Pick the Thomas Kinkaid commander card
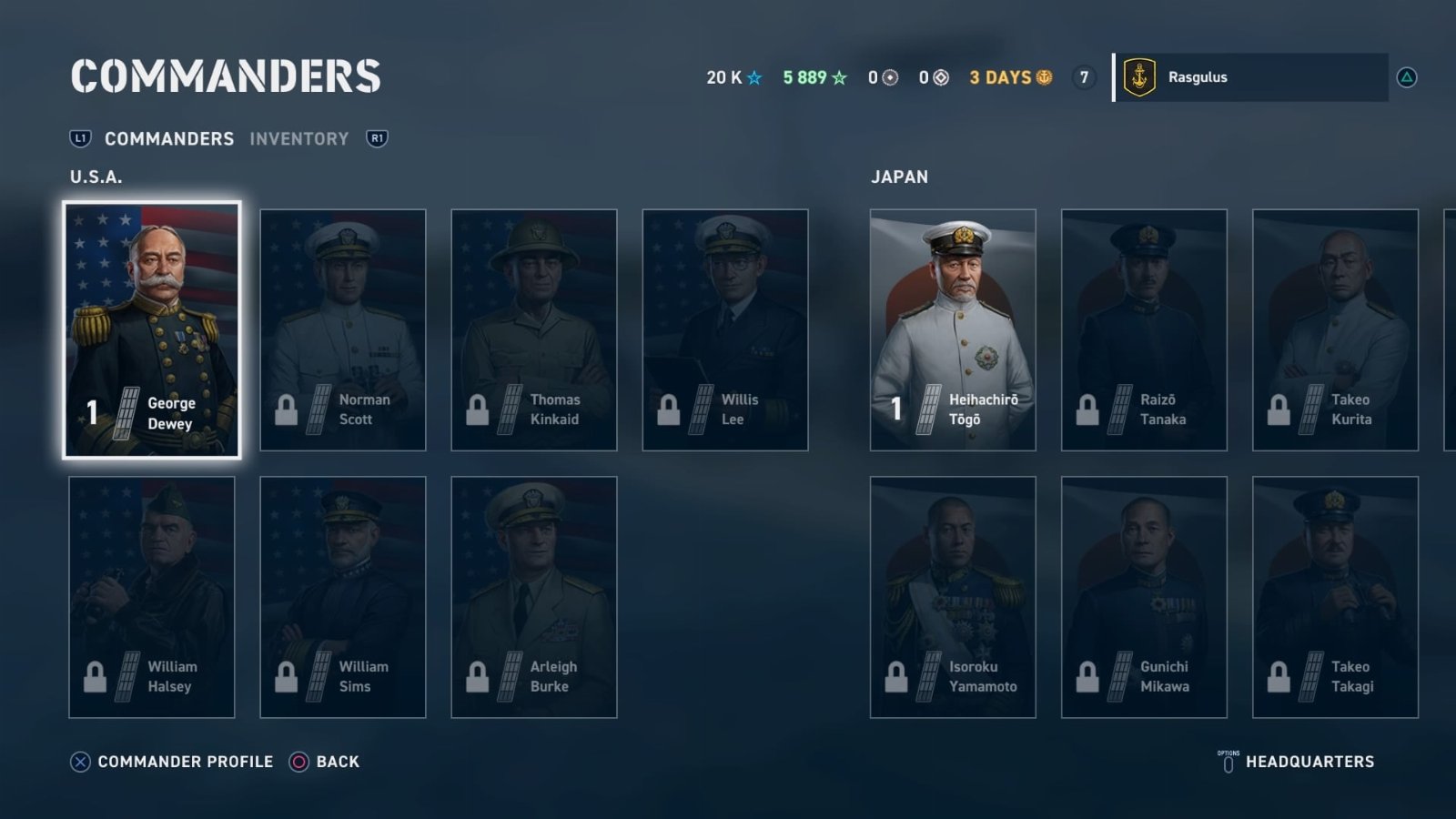 click(534, 329)
